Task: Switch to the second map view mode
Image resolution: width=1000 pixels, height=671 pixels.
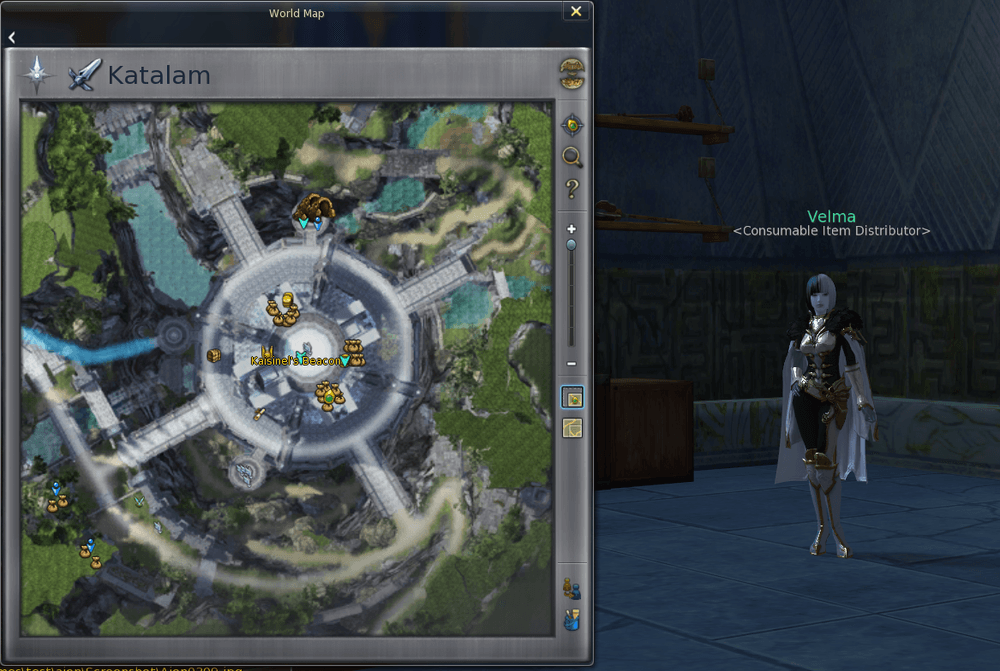Action: coord(572,428)
